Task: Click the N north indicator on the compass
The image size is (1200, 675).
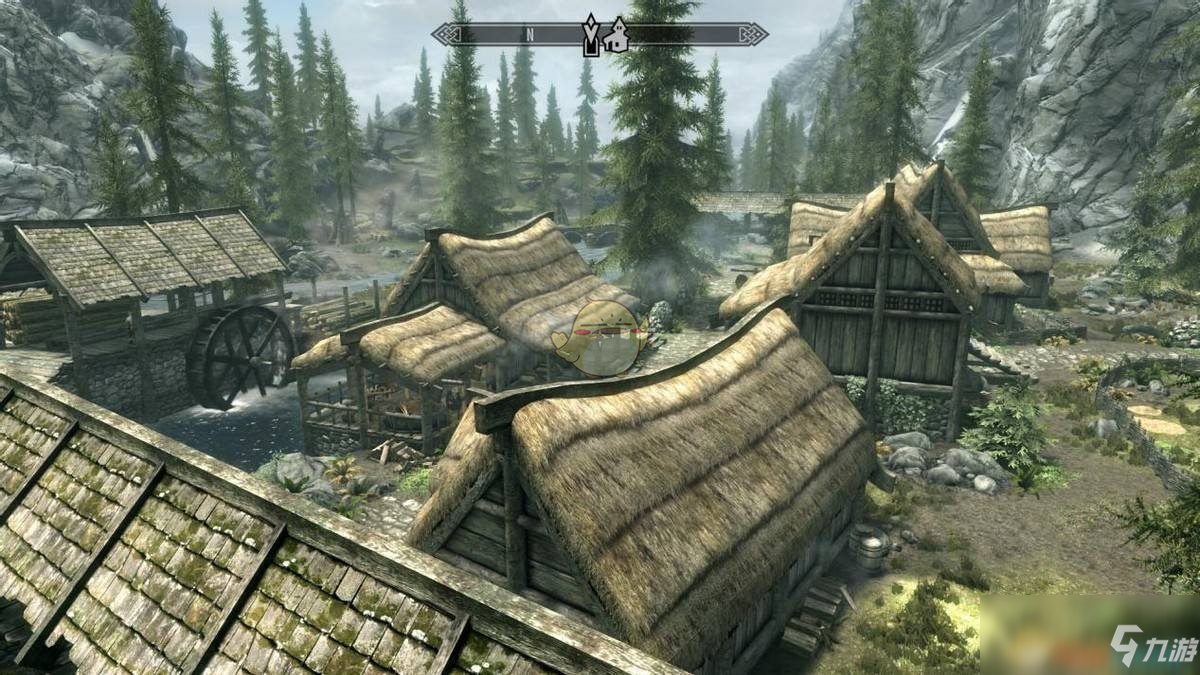Action: coord(530,34)
